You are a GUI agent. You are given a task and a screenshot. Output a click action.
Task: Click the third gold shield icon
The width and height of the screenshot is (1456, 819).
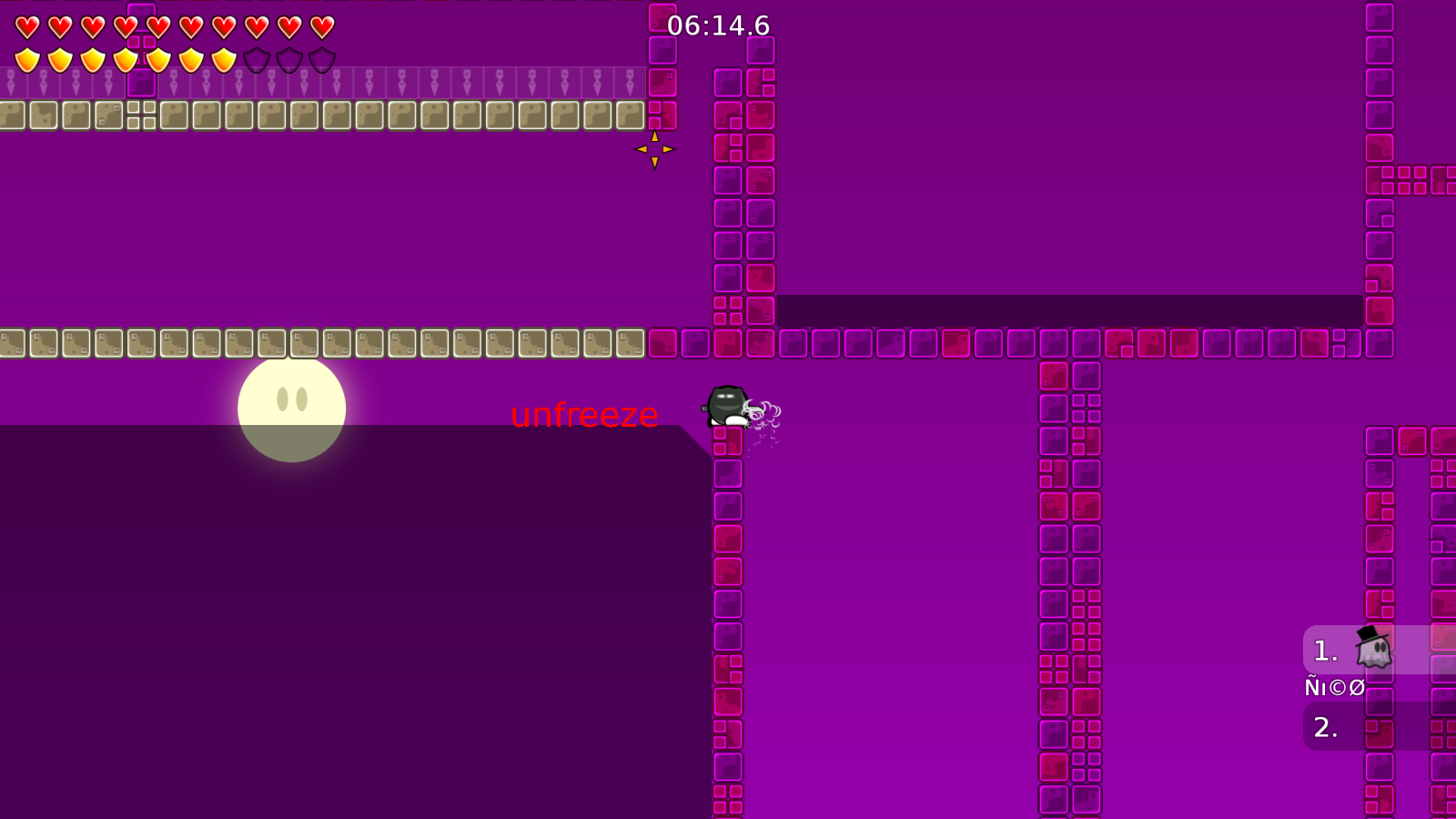pos(92,58)
